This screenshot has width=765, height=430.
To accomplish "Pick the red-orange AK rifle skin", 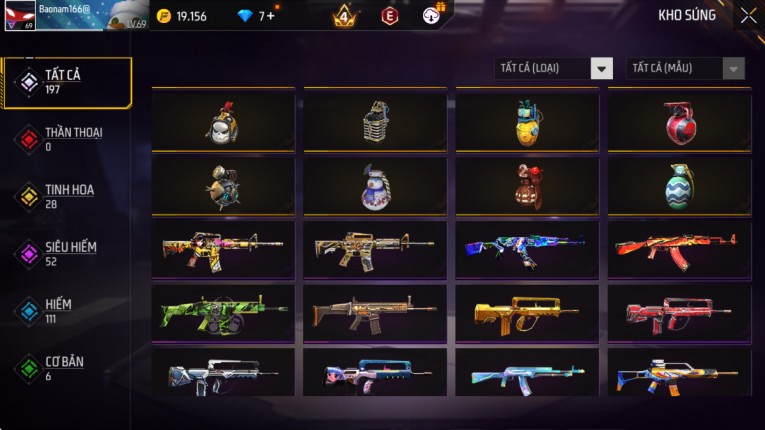I will pos(679,249).
